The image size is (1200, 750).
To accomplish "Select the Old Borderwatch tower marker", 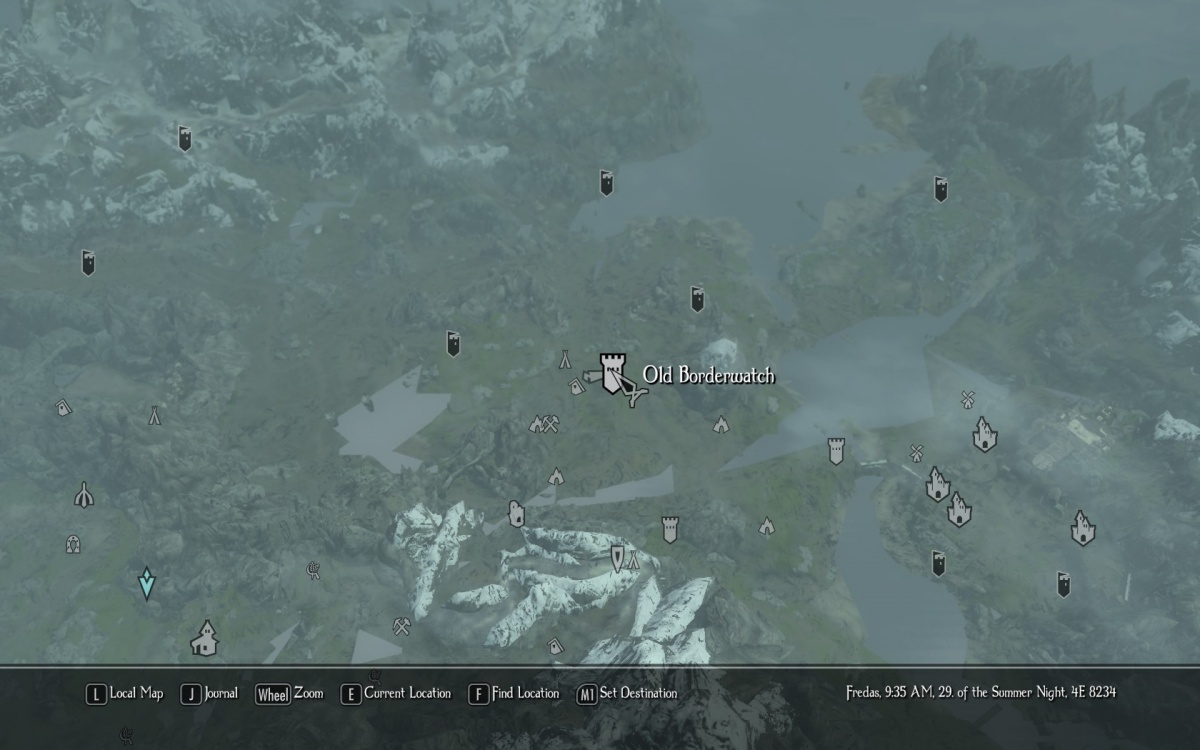I will point(612,372).
